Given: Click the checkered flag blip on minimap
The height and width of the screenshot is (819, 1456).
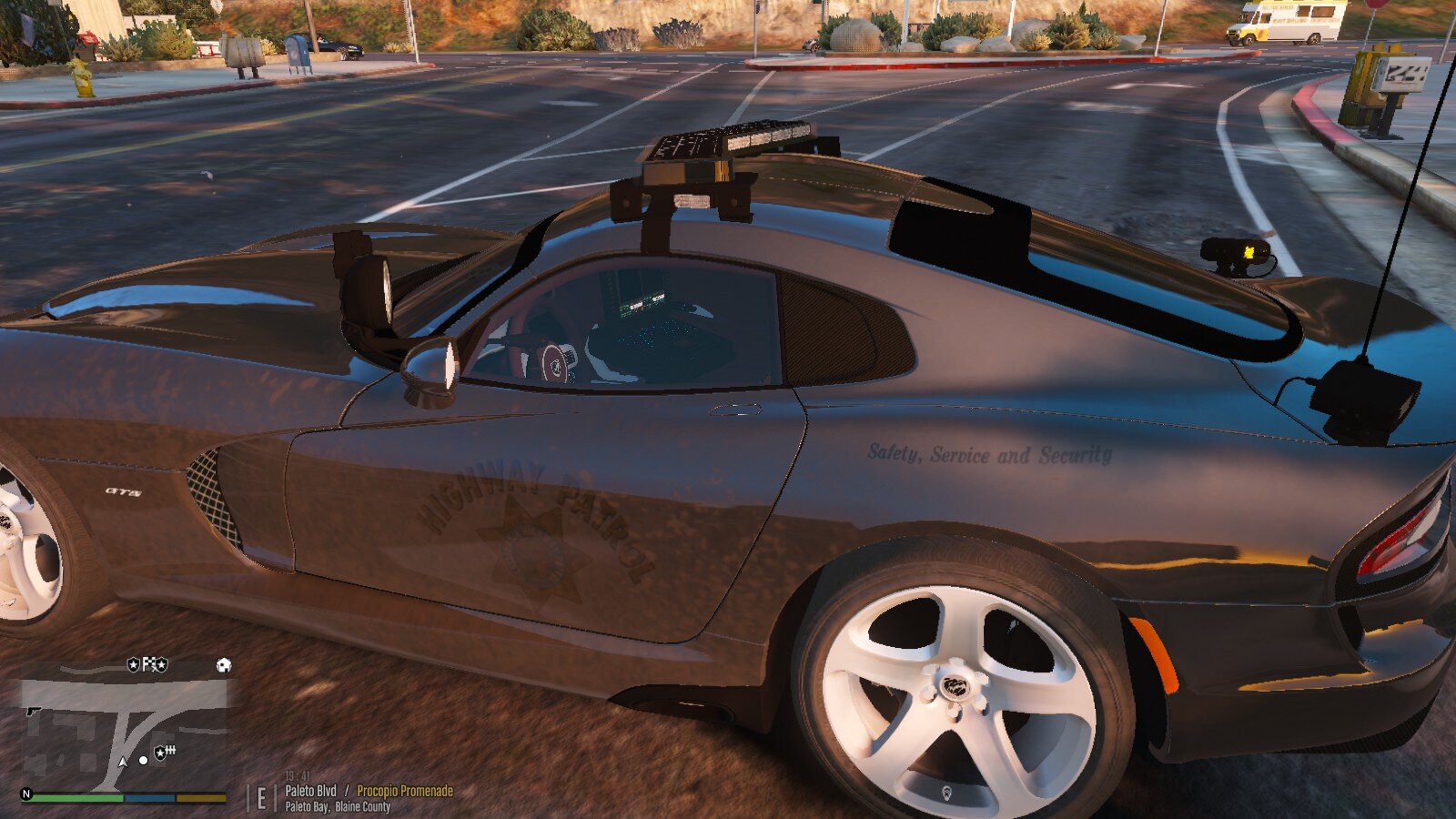Looking at the screenshot, I should [148, 665].
